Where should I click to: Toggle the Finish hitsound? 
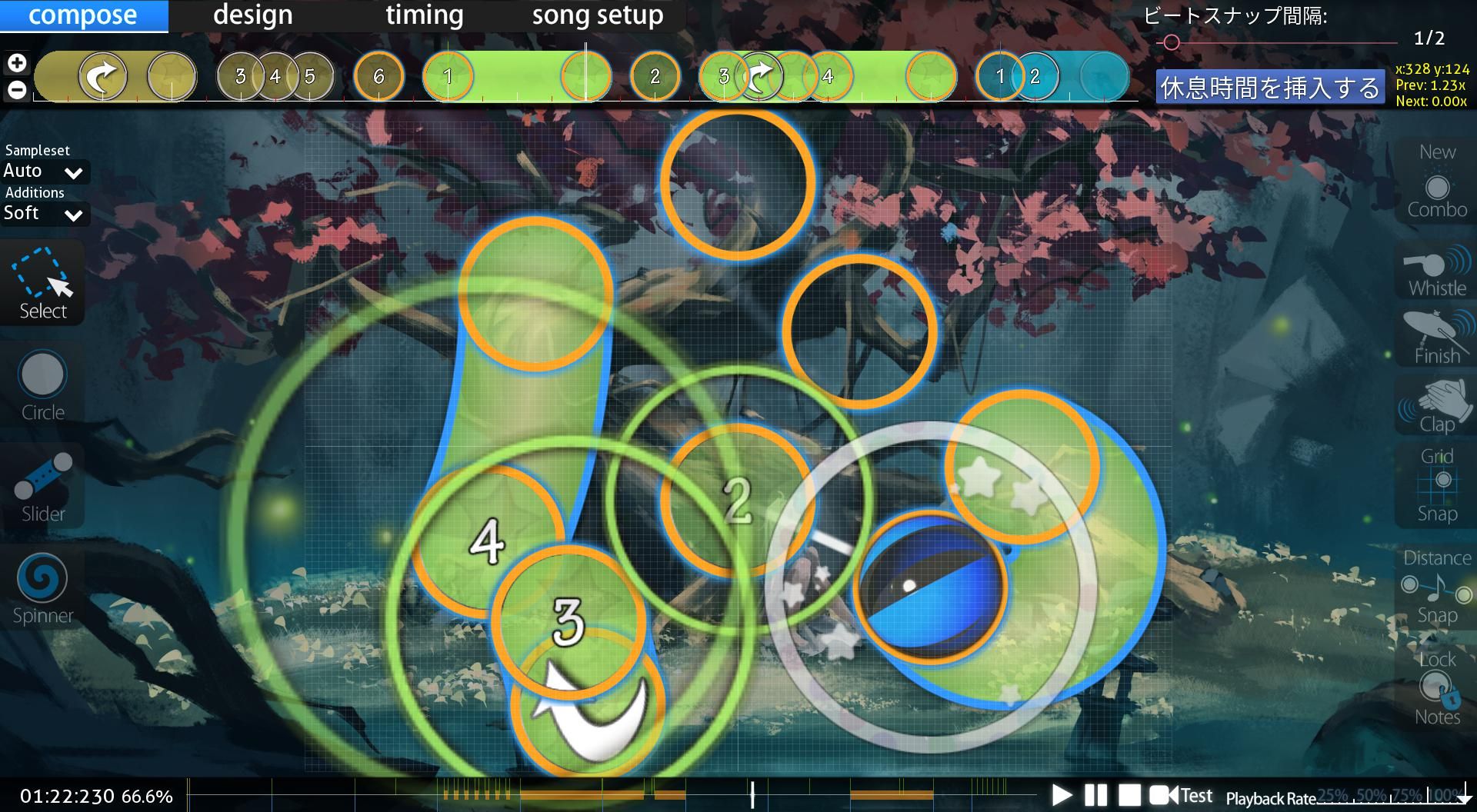click(1437, 338)
